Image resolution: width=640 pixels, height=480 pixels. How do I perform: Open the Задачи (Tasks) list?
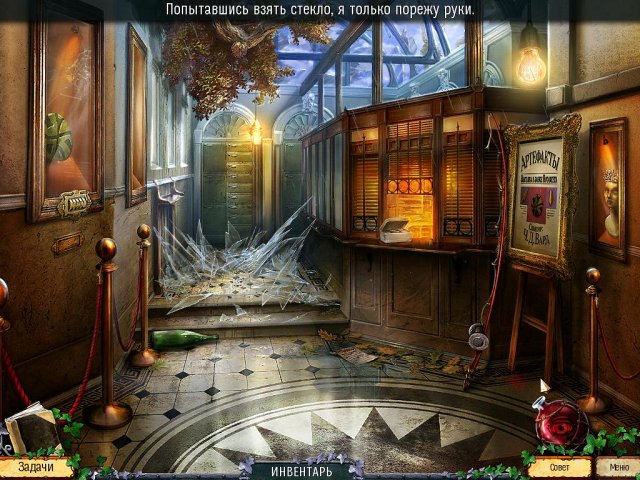point(34,466)
